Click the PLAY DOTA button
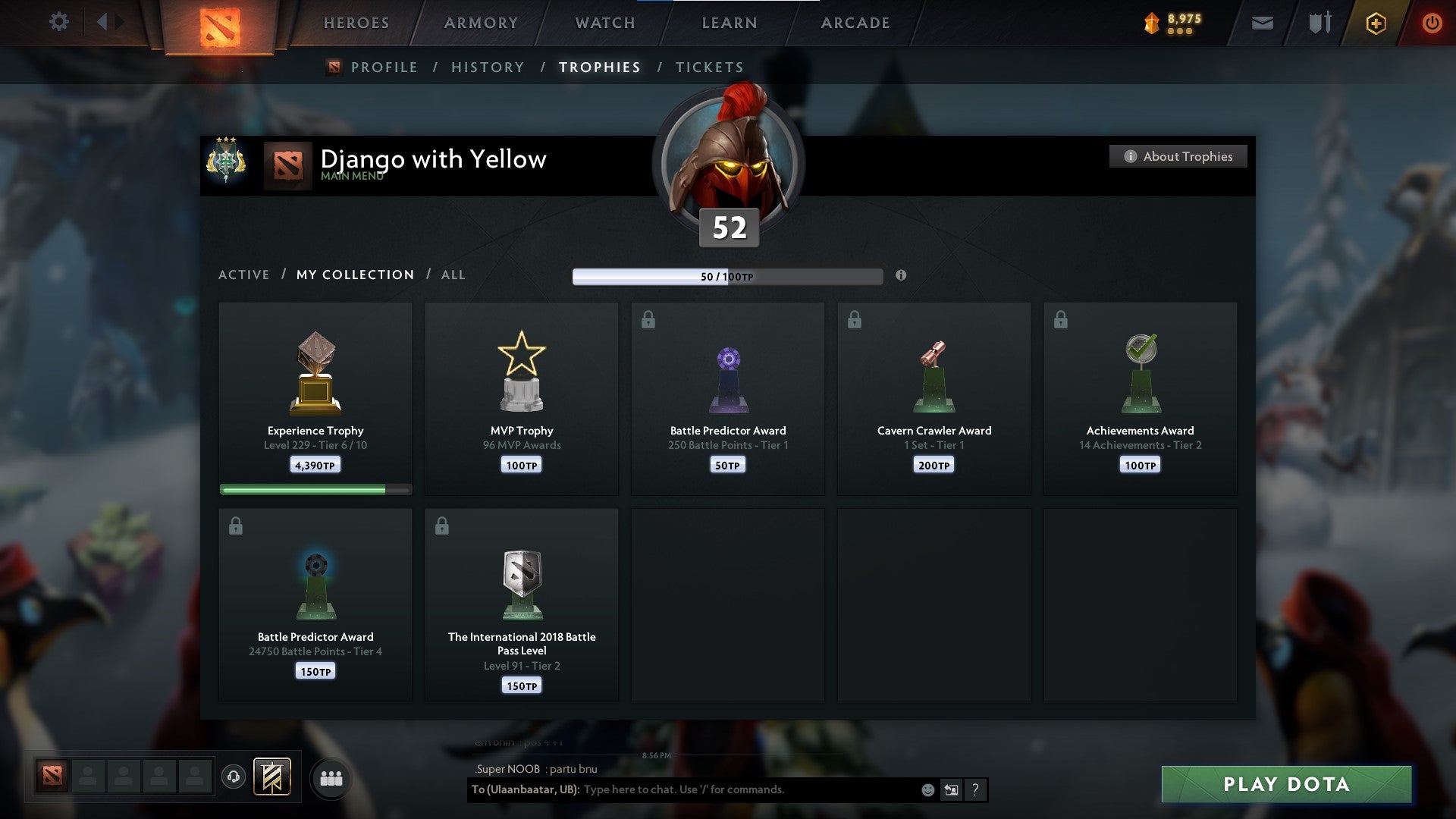The image size is (1456, 819). (x=1284, y=785)
